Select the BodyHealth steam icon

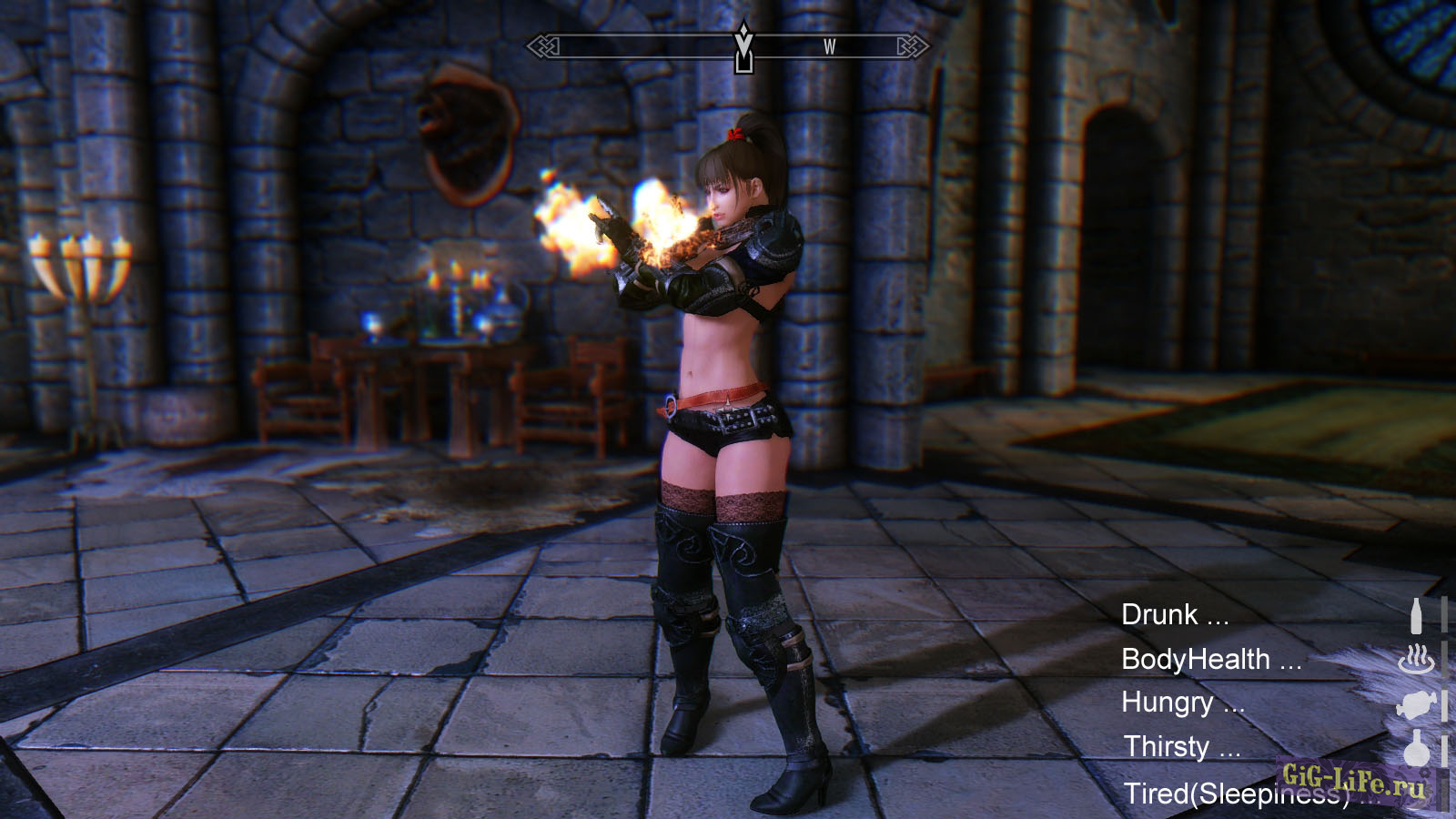tap(1416, 659)
